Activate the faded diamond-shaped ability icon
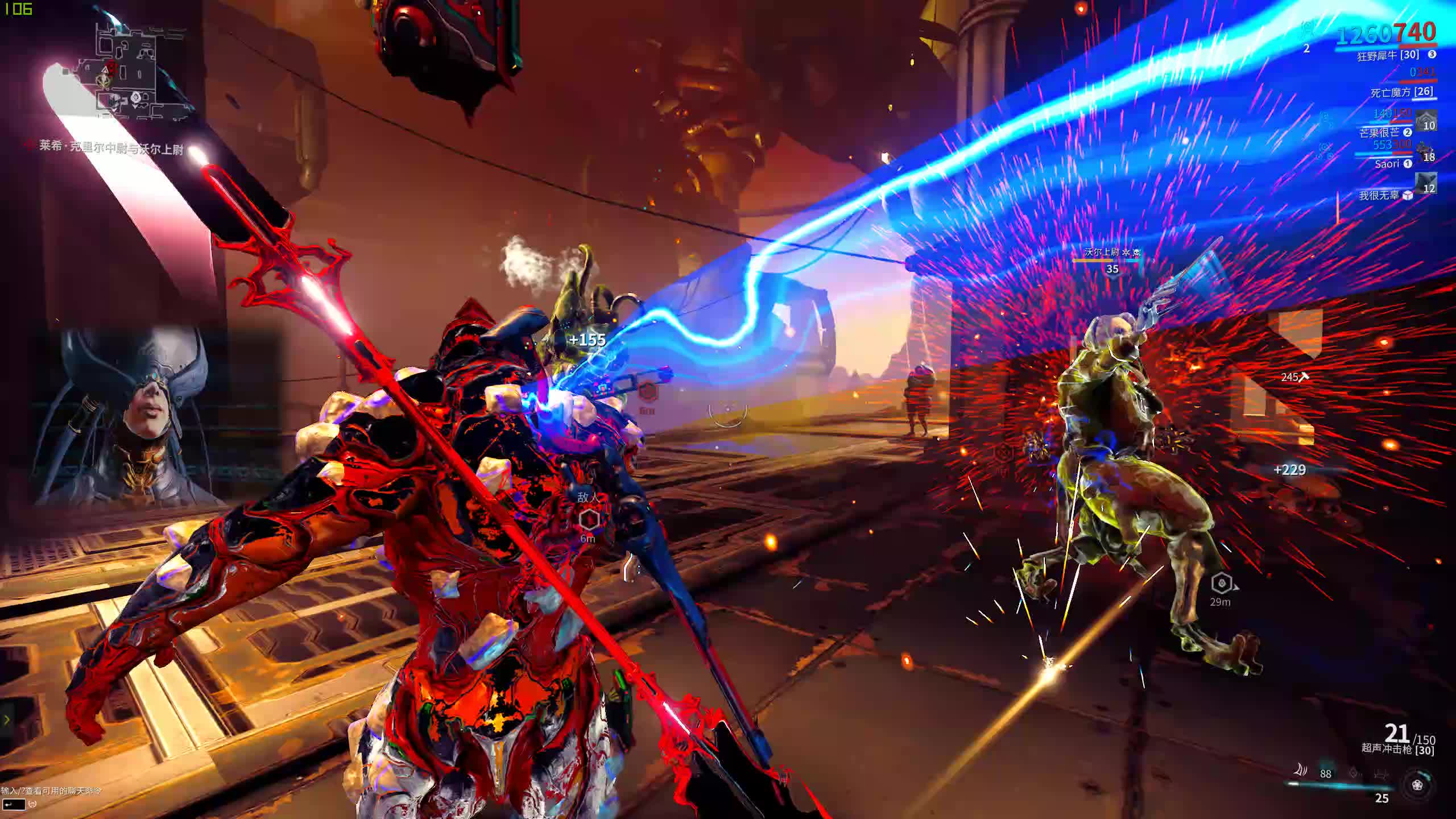The image size is (1456, 819). click(1354, 773)
